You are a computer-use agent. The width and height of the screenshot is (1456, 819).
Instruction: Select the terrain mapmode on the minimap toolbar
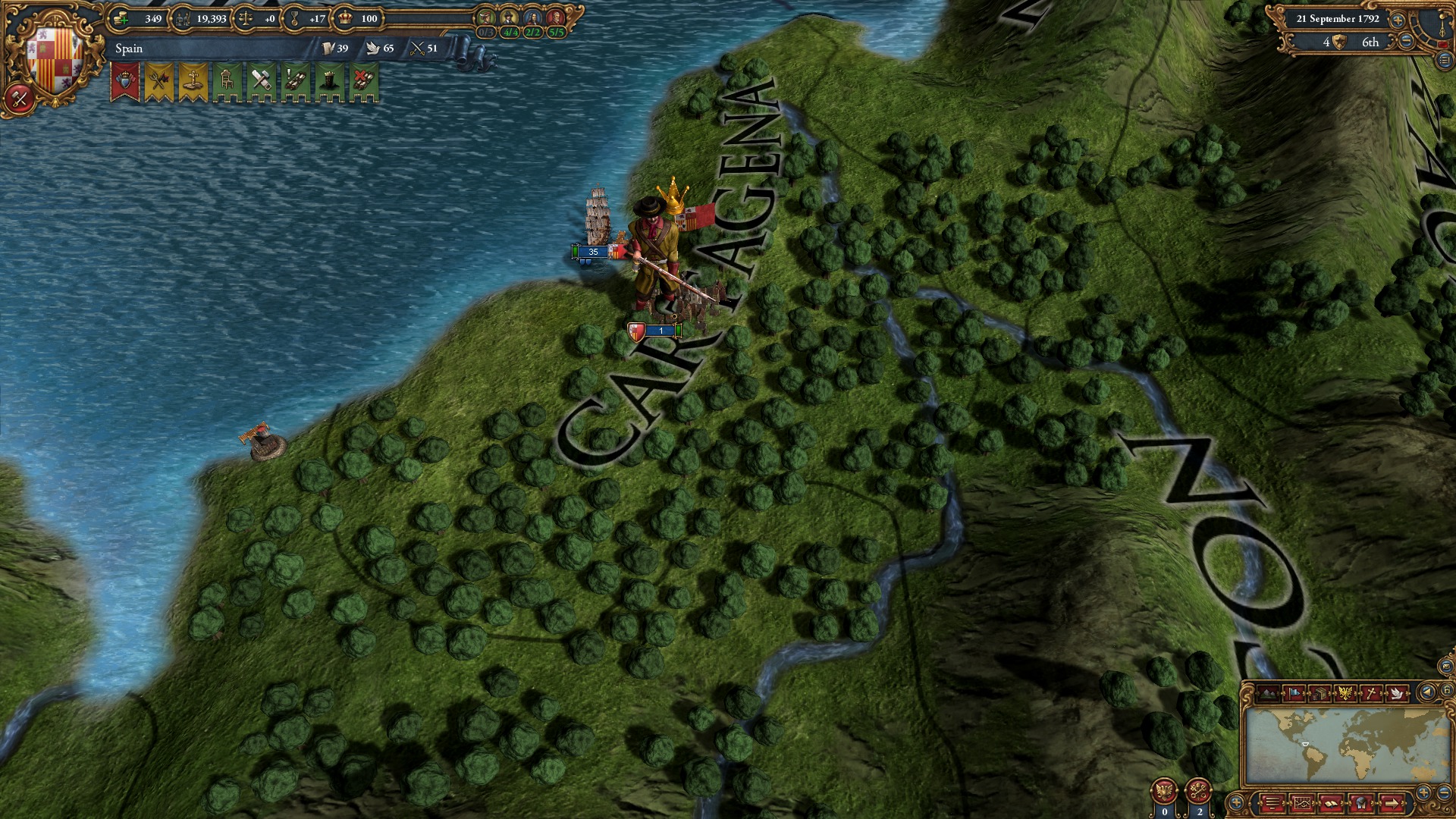tap(1268, 693)
